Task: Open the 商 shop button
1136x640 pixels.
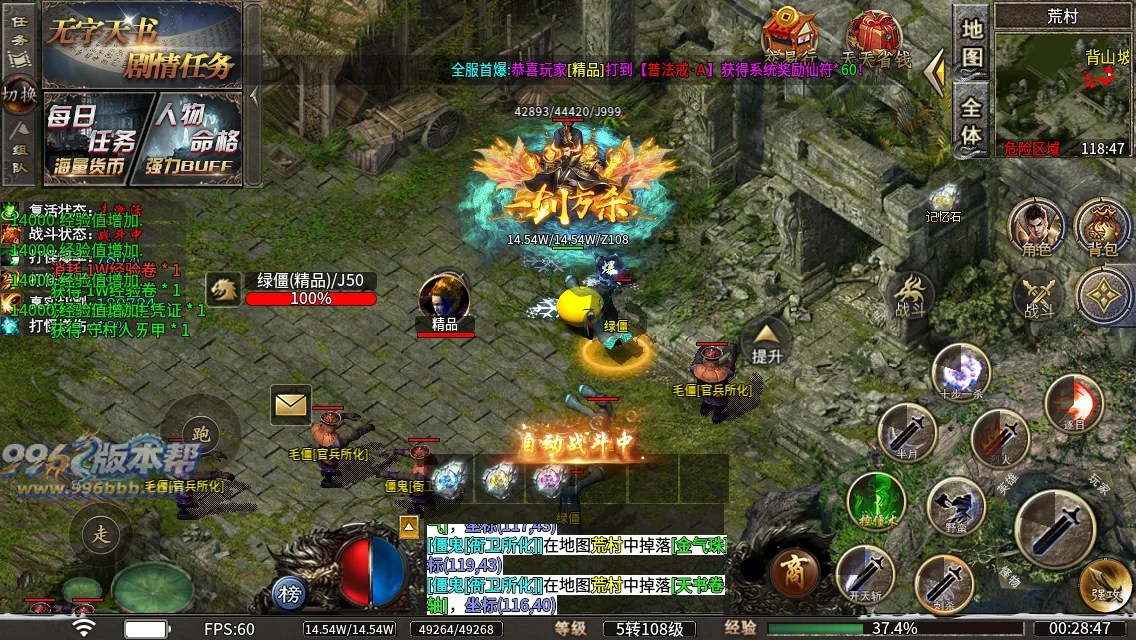Action: [x=796, y=573]
